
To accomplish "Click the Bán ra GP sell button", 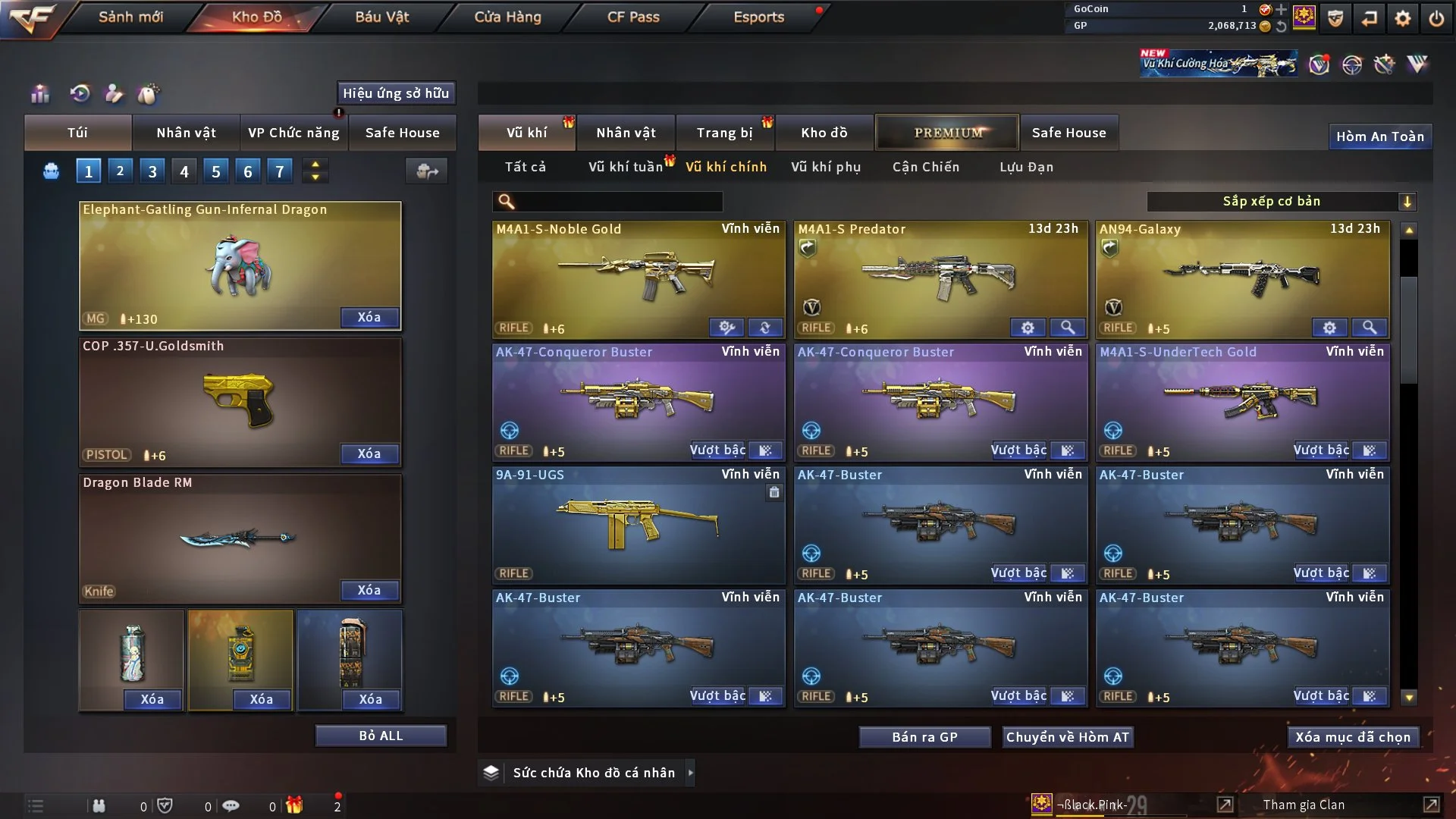I will coord(924,737).
